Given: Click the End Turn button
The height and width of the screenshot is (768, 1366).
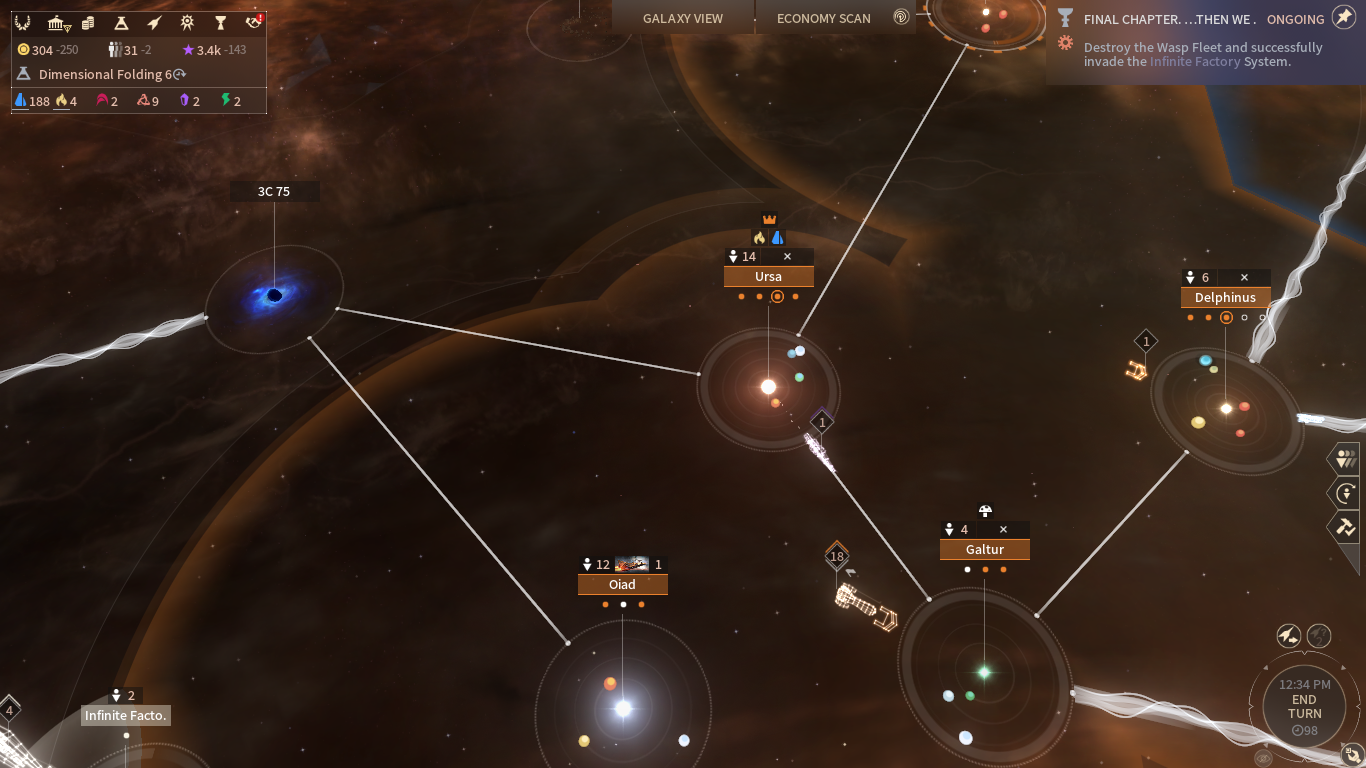Looking at the screenshot, I should click(x=1304, y=707).
